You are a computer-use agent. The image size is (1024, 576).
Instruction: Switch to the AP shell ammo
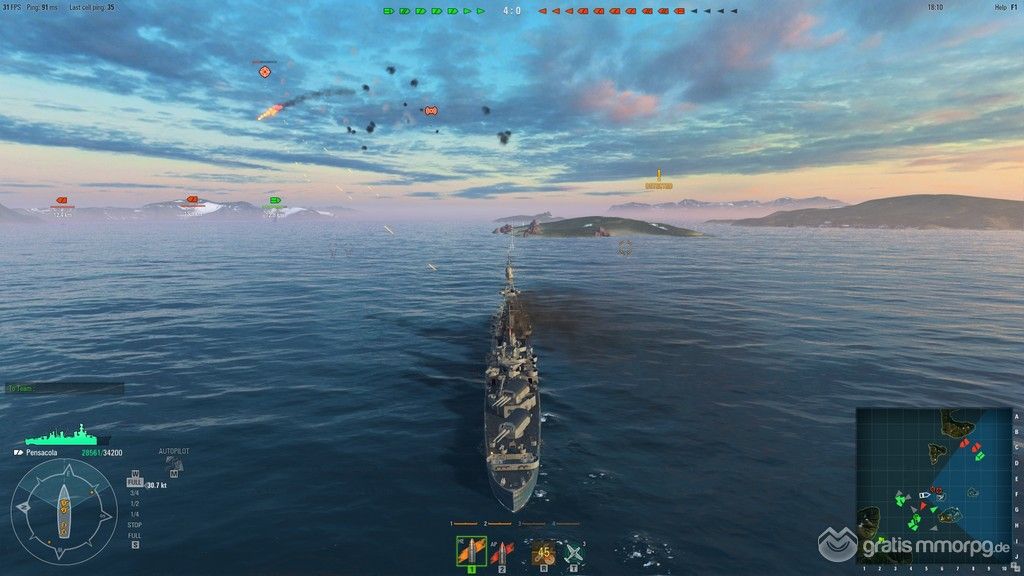501,551
